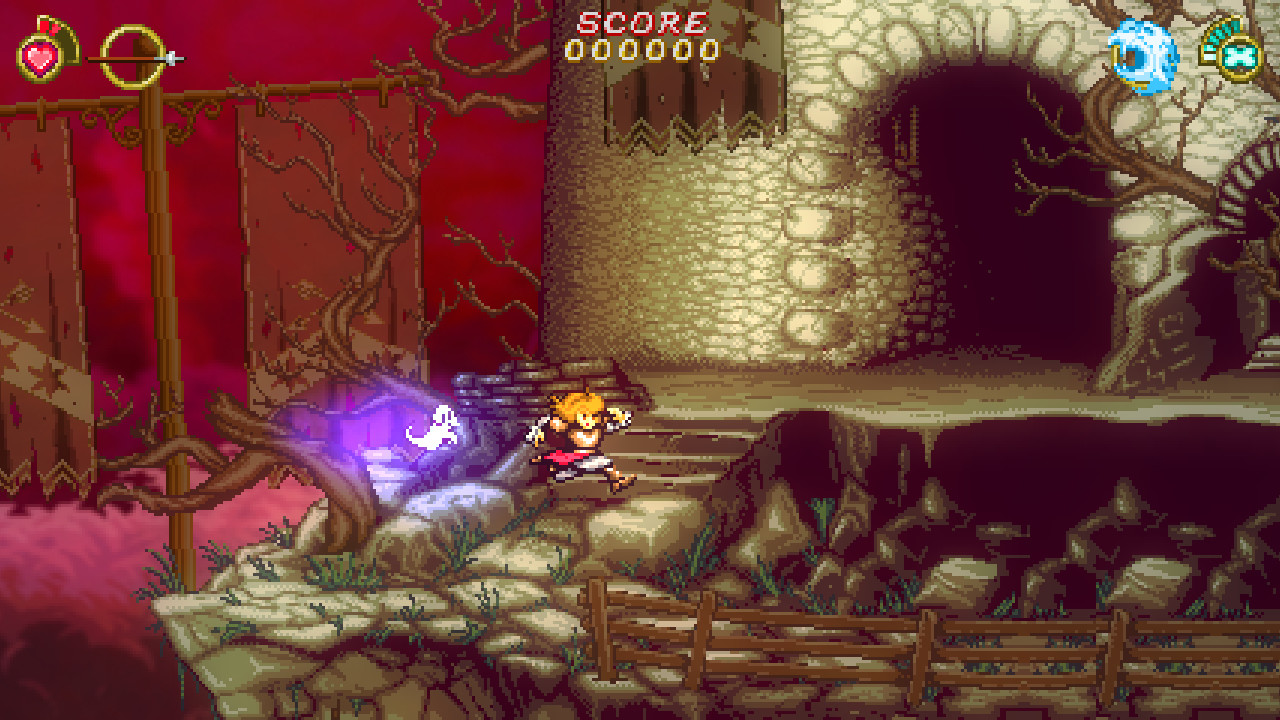This screenshot has width=1280, height=720.
Task: Click the 000000 score counter
Action: click(x=640, y=49)
